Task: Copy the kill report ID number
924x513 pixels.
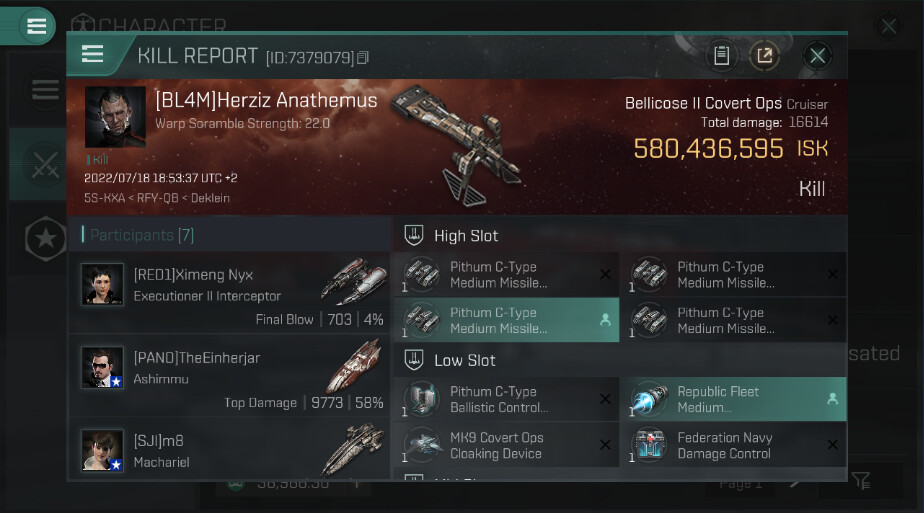Action: pyautogui.click(x=363, y=58)
